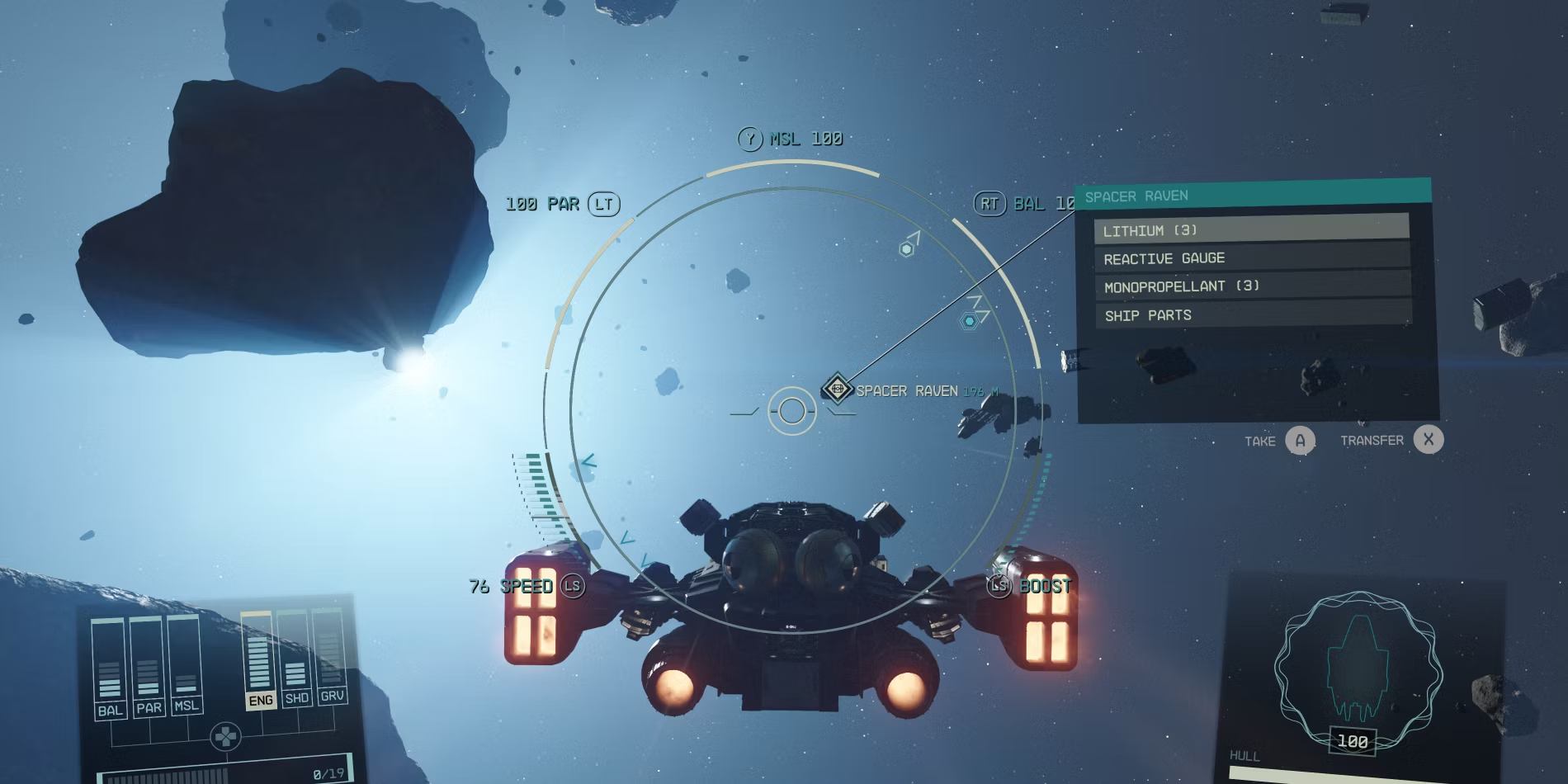The height and width of the screenshot is (784, 1568).
Task: Pick the Ship Parts loot entry
Action: [x=1253, y=314]
